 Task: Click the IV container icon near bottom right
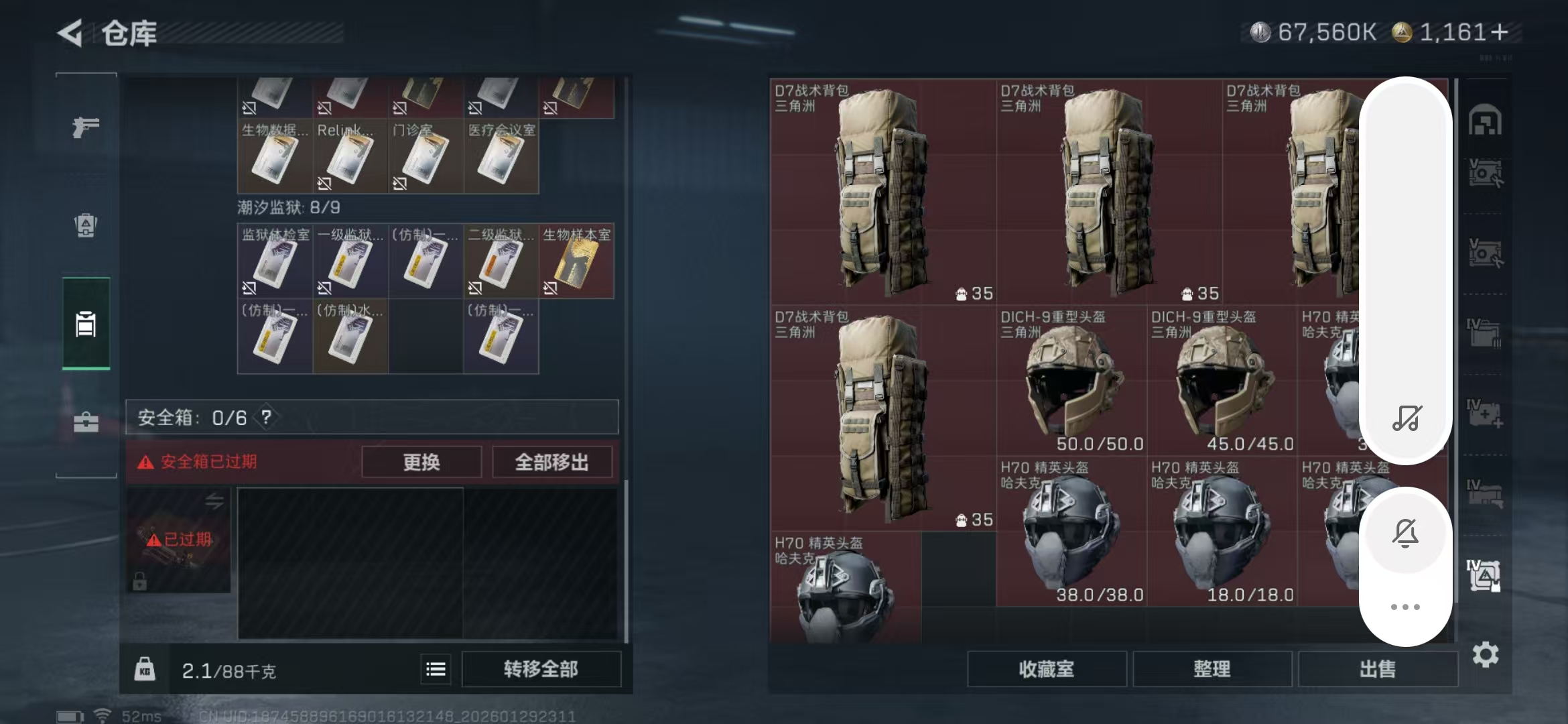(x=1485, y=573)
